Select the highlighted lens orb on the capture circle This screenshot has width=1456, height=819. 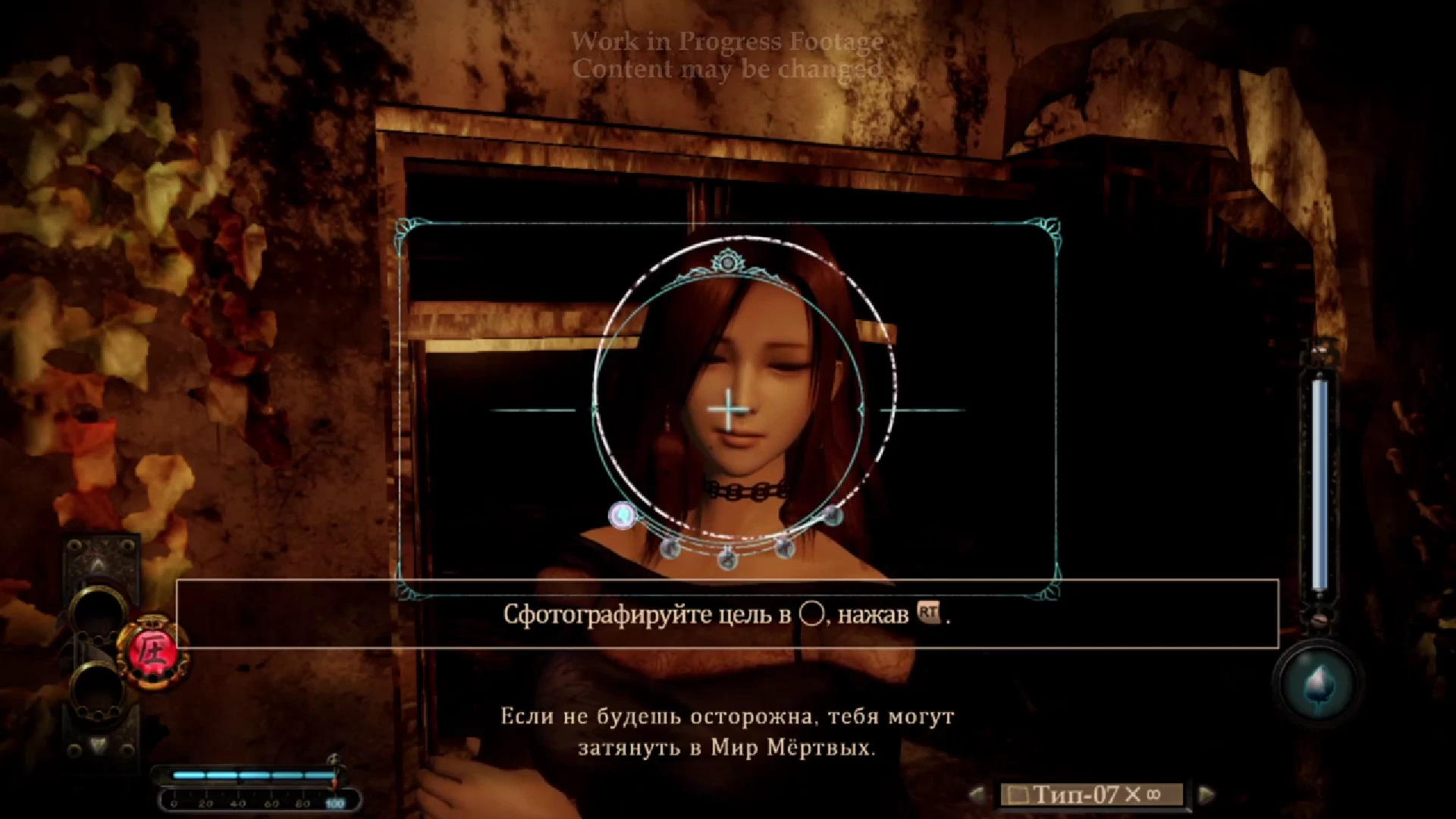click(623, 516)
